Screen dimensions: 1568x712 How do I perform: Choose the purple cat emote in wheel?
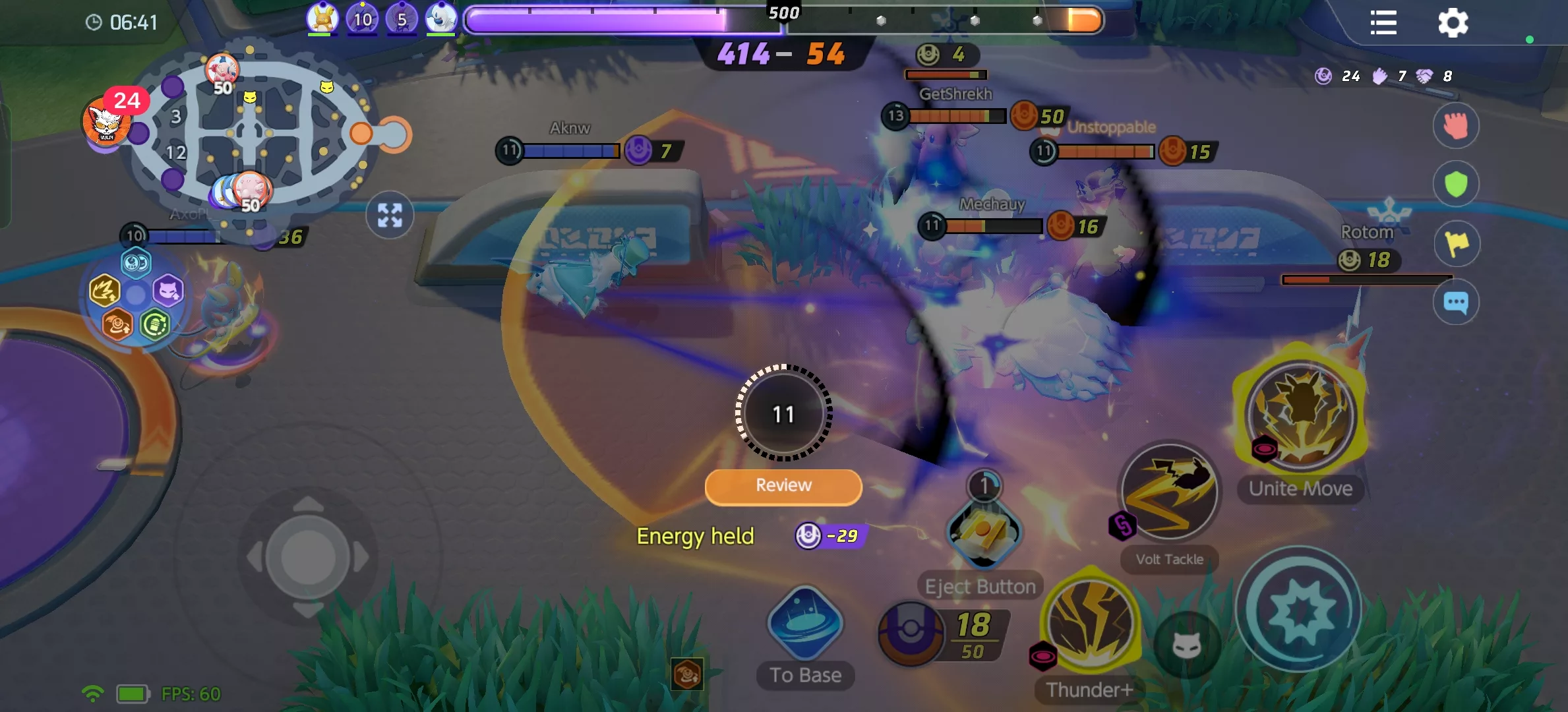click(167, 291)
